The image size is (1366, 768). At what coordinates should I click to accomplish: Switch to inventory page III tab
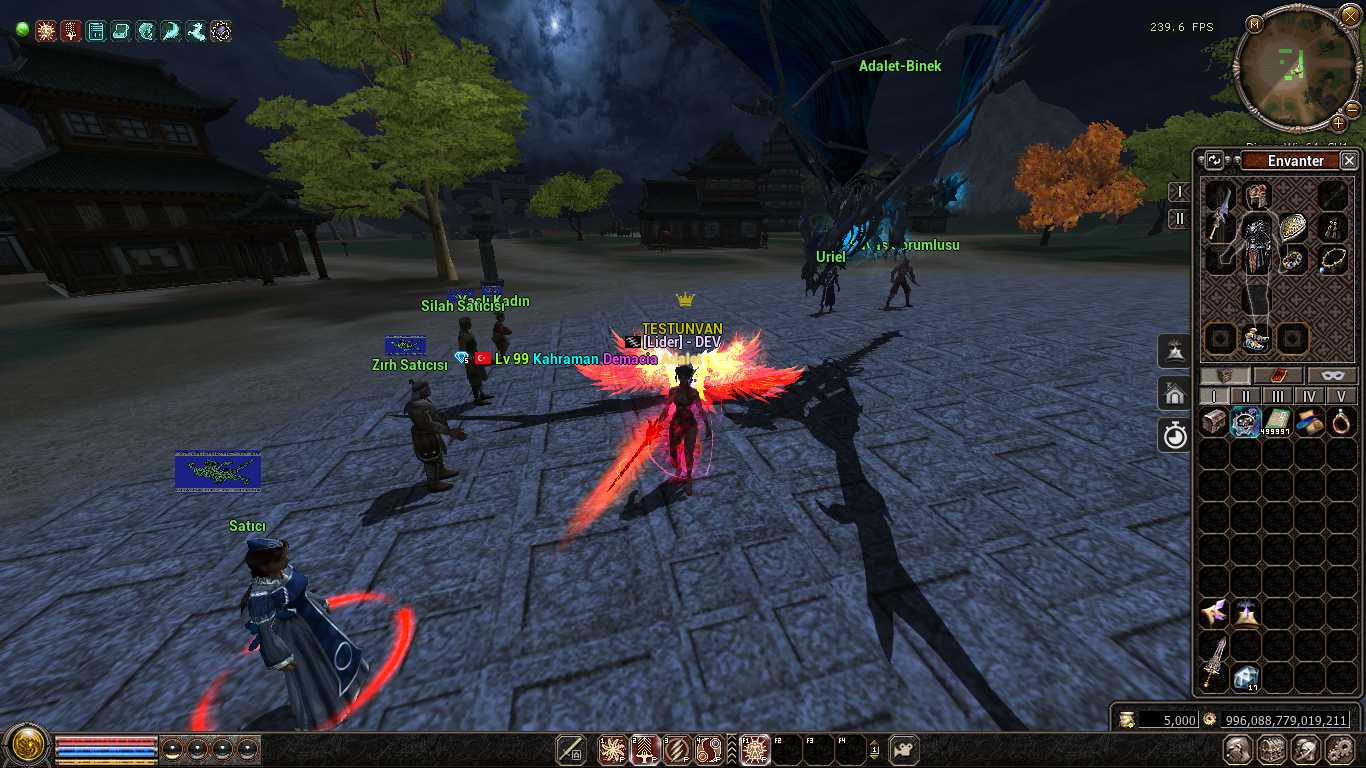pyautogui.click(x=1277, y=396)
